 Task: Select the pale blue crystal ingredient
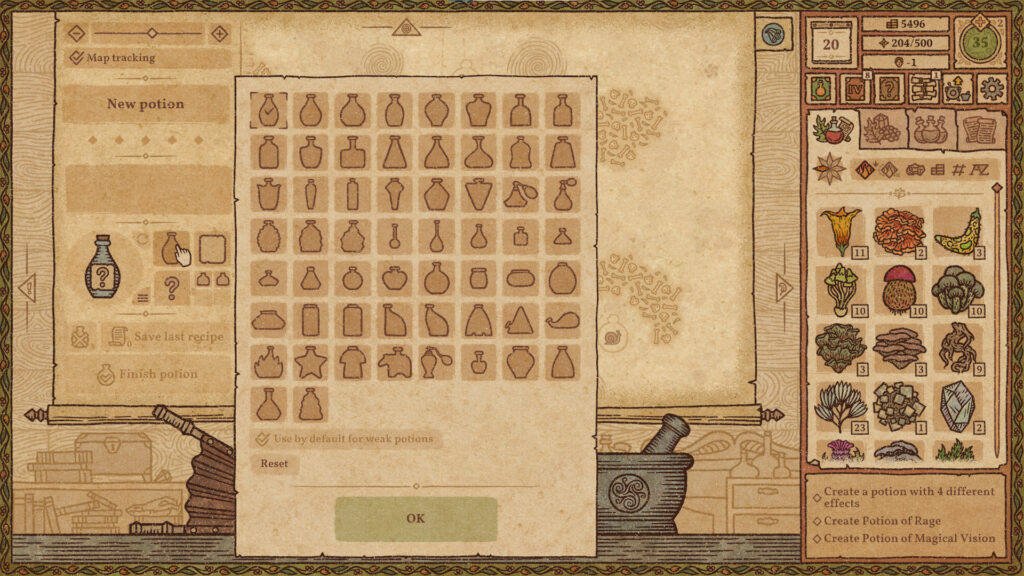click(957, 405)
